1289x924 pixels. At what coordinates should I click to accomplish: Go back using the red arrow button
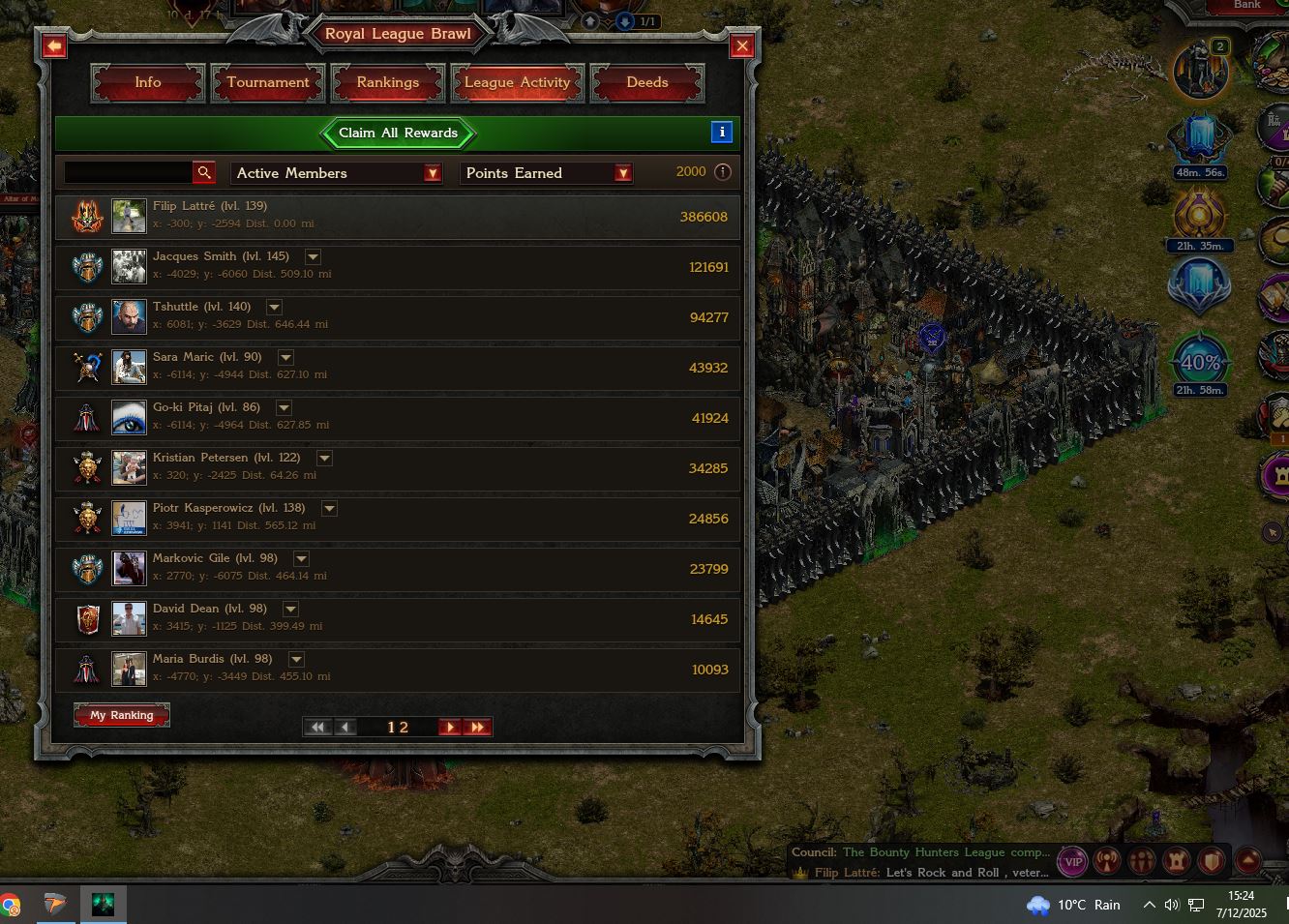(x=54, y=45)
